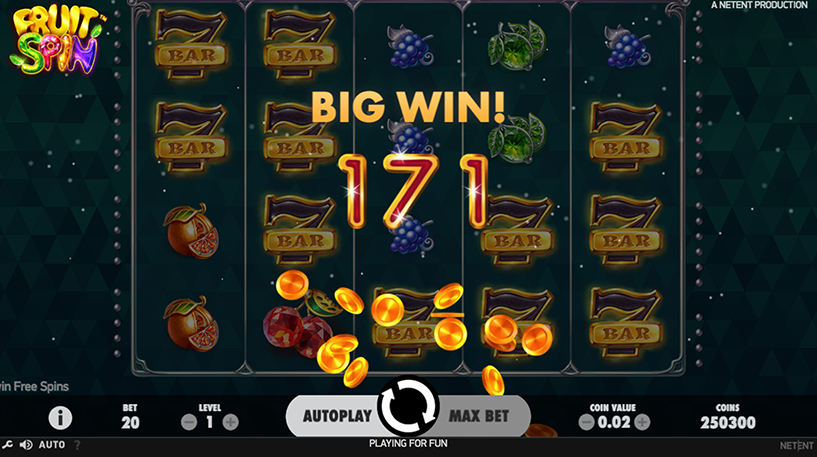Viewport: 817px width, 457px height.
Task: Open help question mark icon
Action: (77, 444)
